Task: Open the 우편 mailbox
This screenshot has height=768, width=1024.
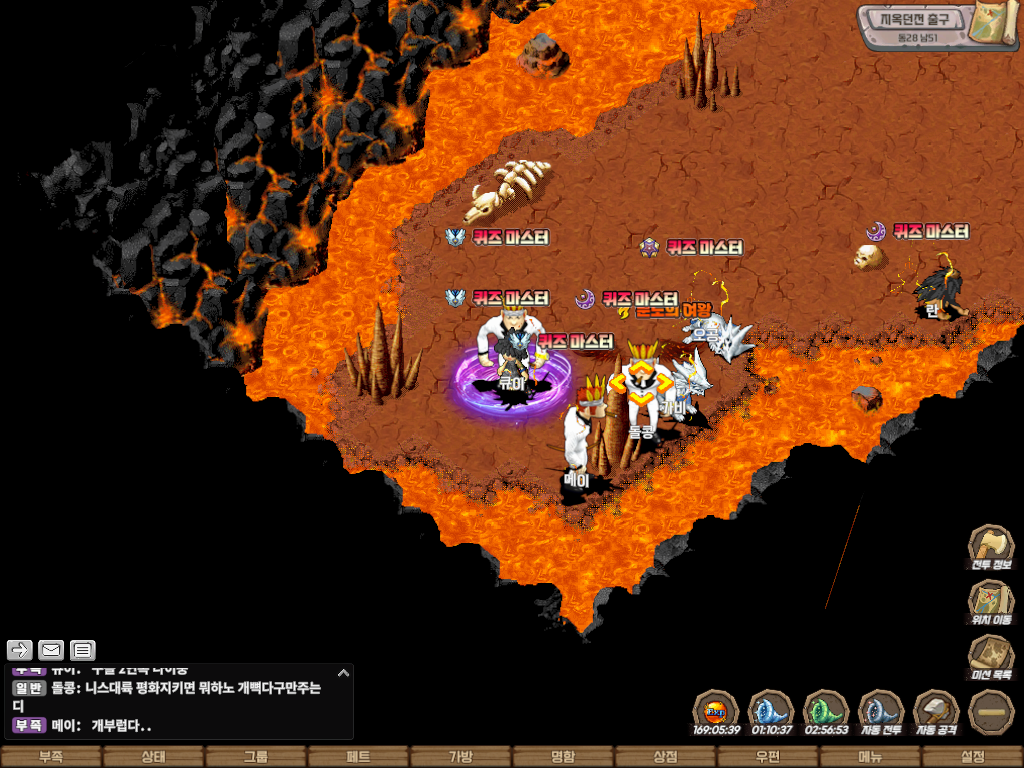Action: 767,757
